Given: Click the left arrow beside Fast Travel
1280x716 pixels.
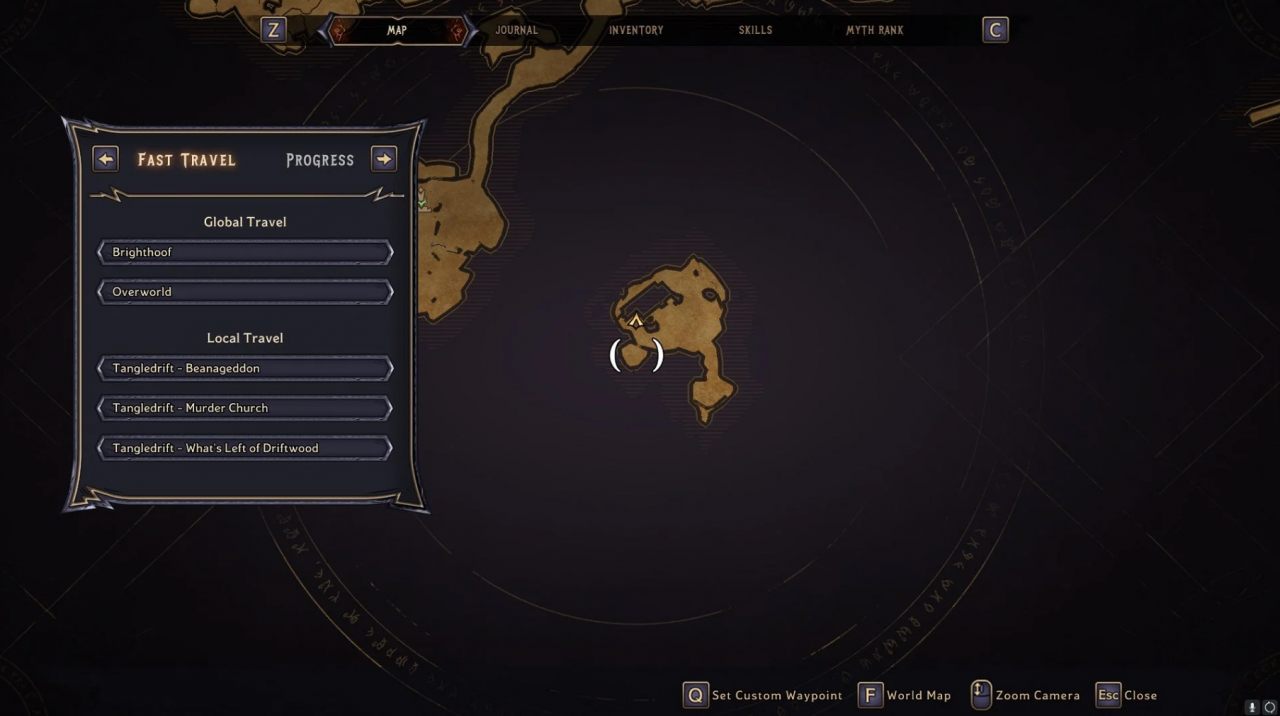Looking at the screenshot, I should pos(105,159).
